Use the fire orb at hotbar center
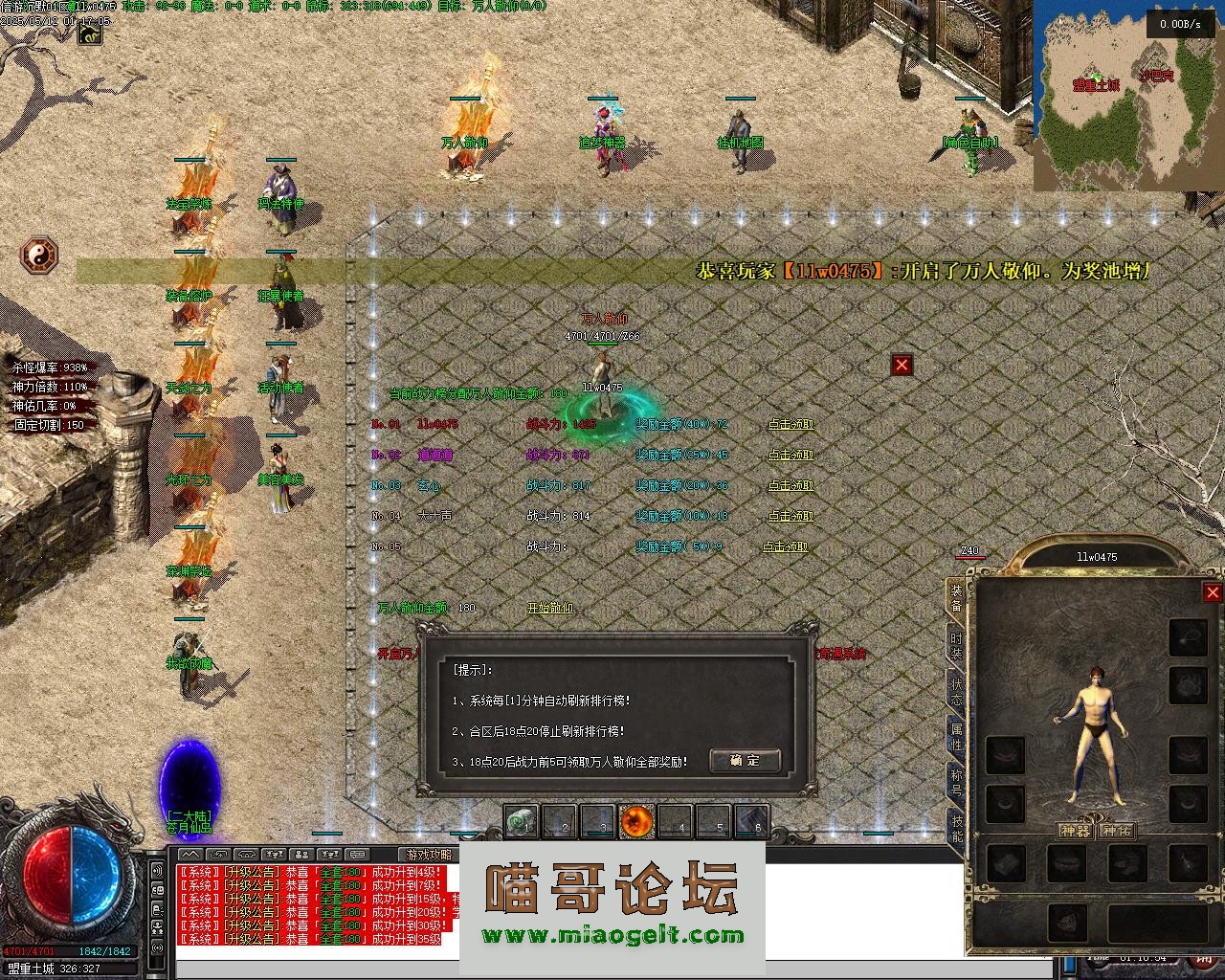 coord(636,821)
